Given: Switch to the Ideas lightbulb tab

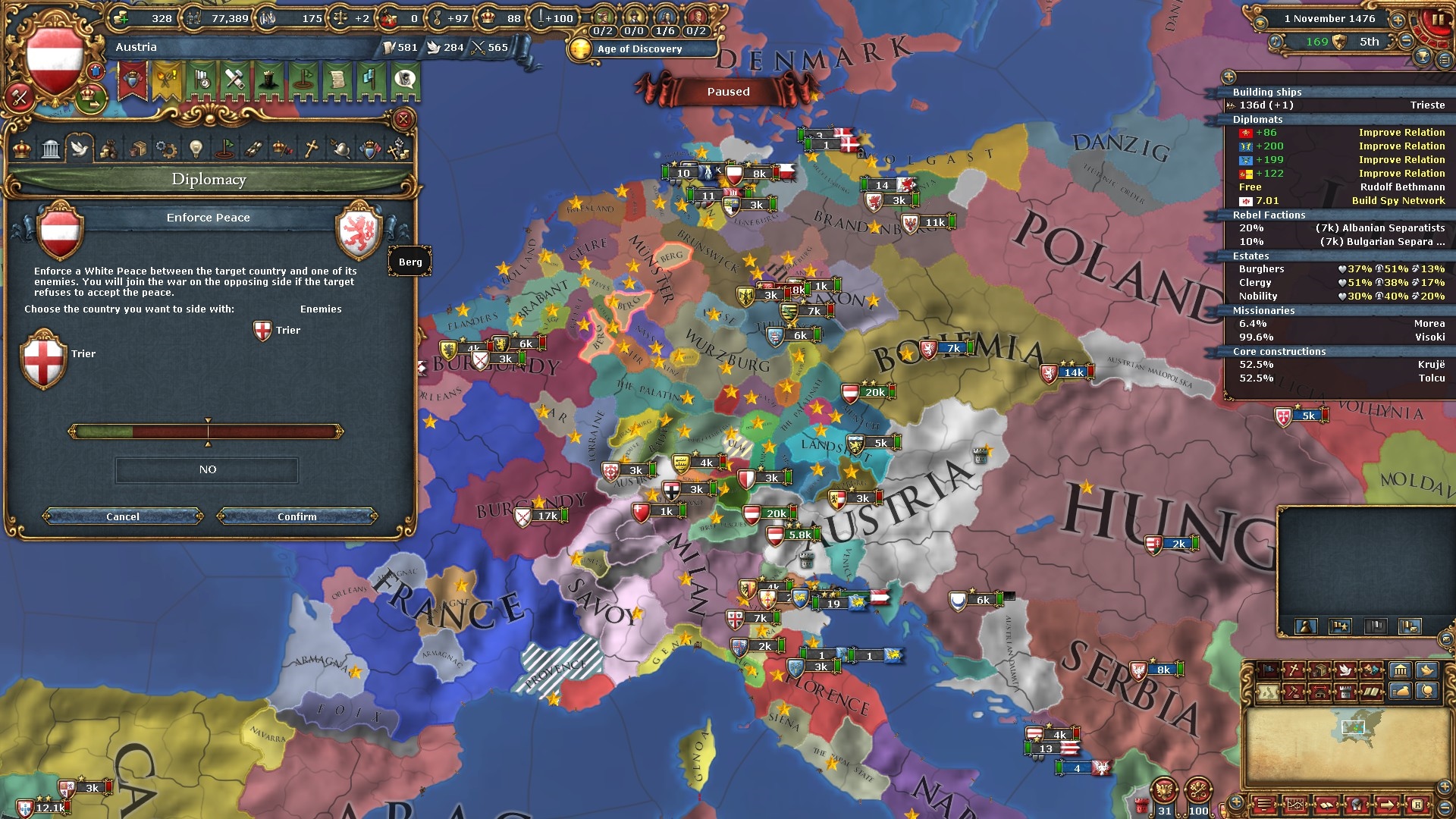Looking at the screenshot, I should pos(196,149).
